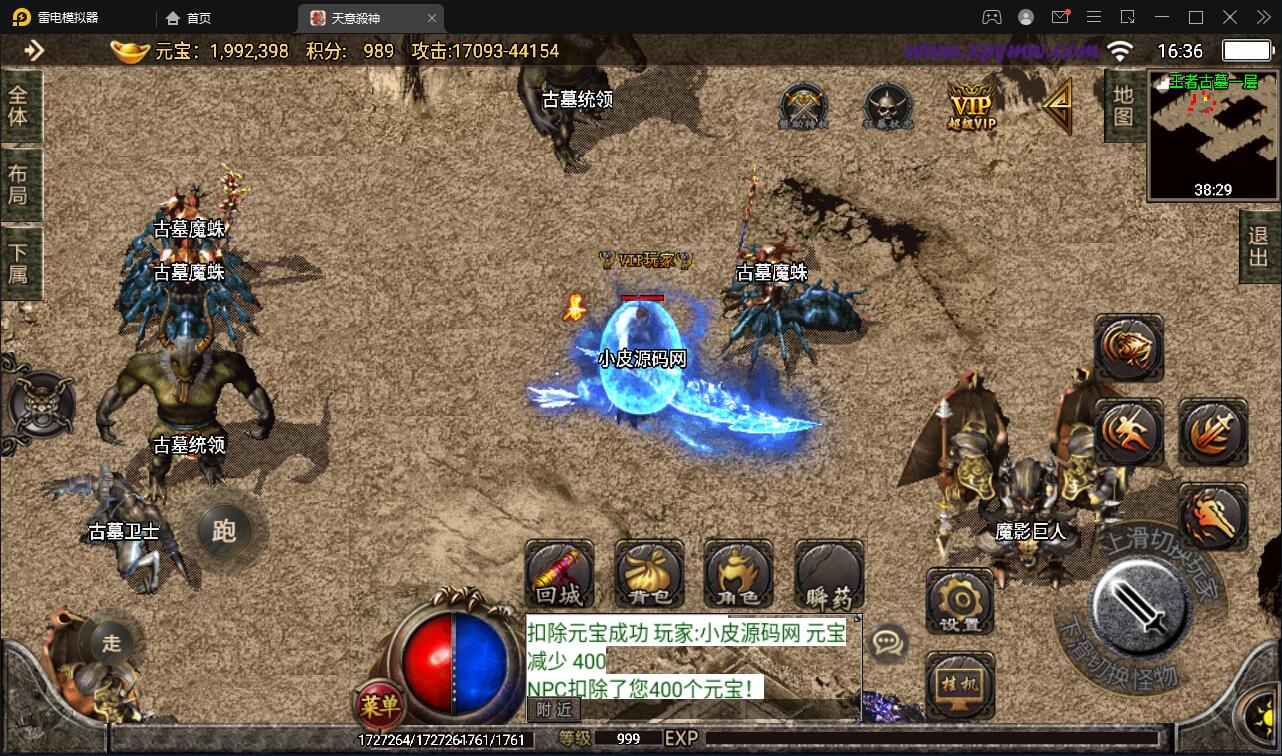The image size is (1282, 756).
Task: Open the 菜单 menu button
Action: [x=379, y=708]
